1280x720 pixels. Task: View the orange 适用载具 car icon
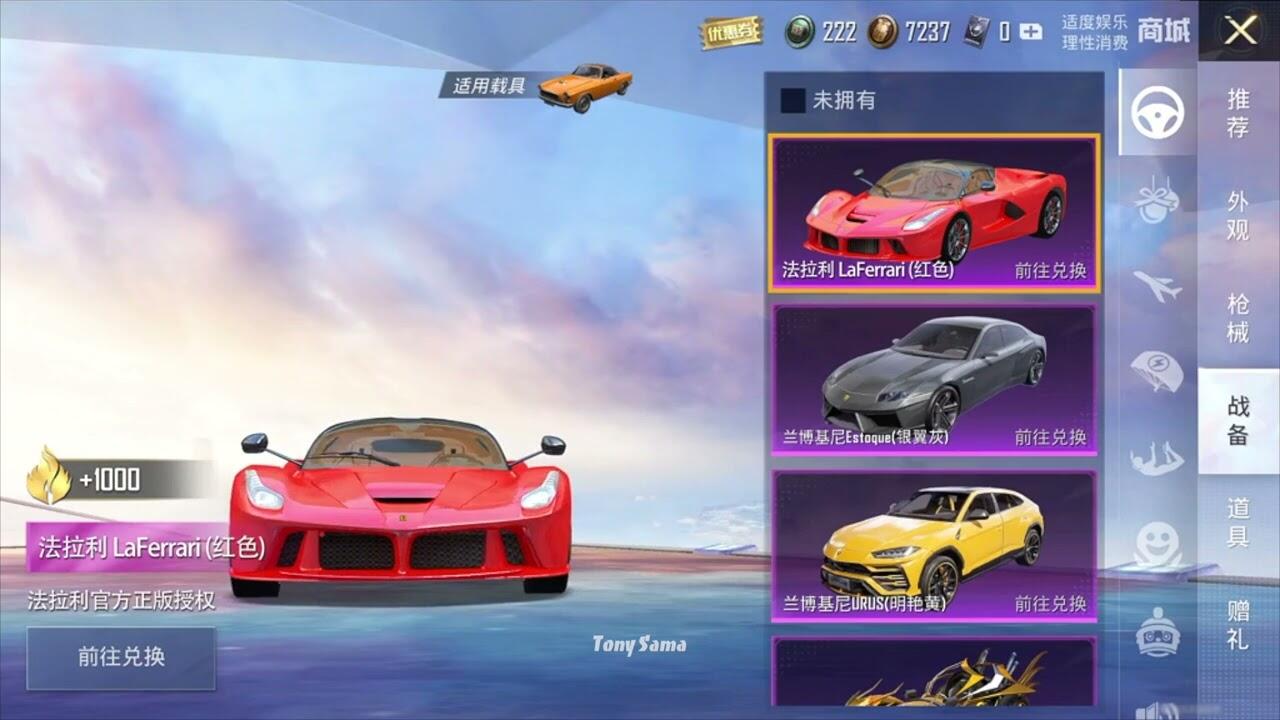(x=585, y=86)
